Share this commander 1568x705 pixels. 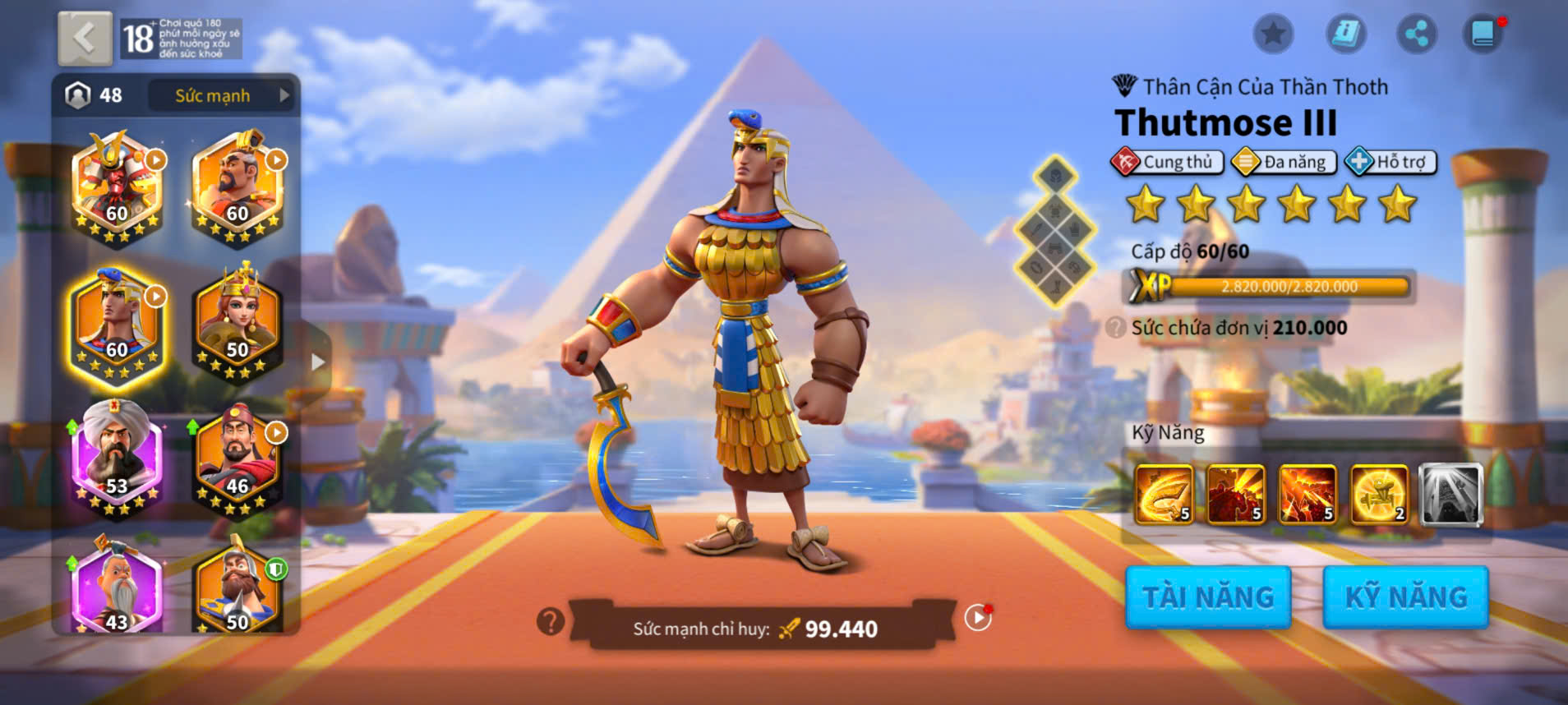click(x=1416, y=34)
